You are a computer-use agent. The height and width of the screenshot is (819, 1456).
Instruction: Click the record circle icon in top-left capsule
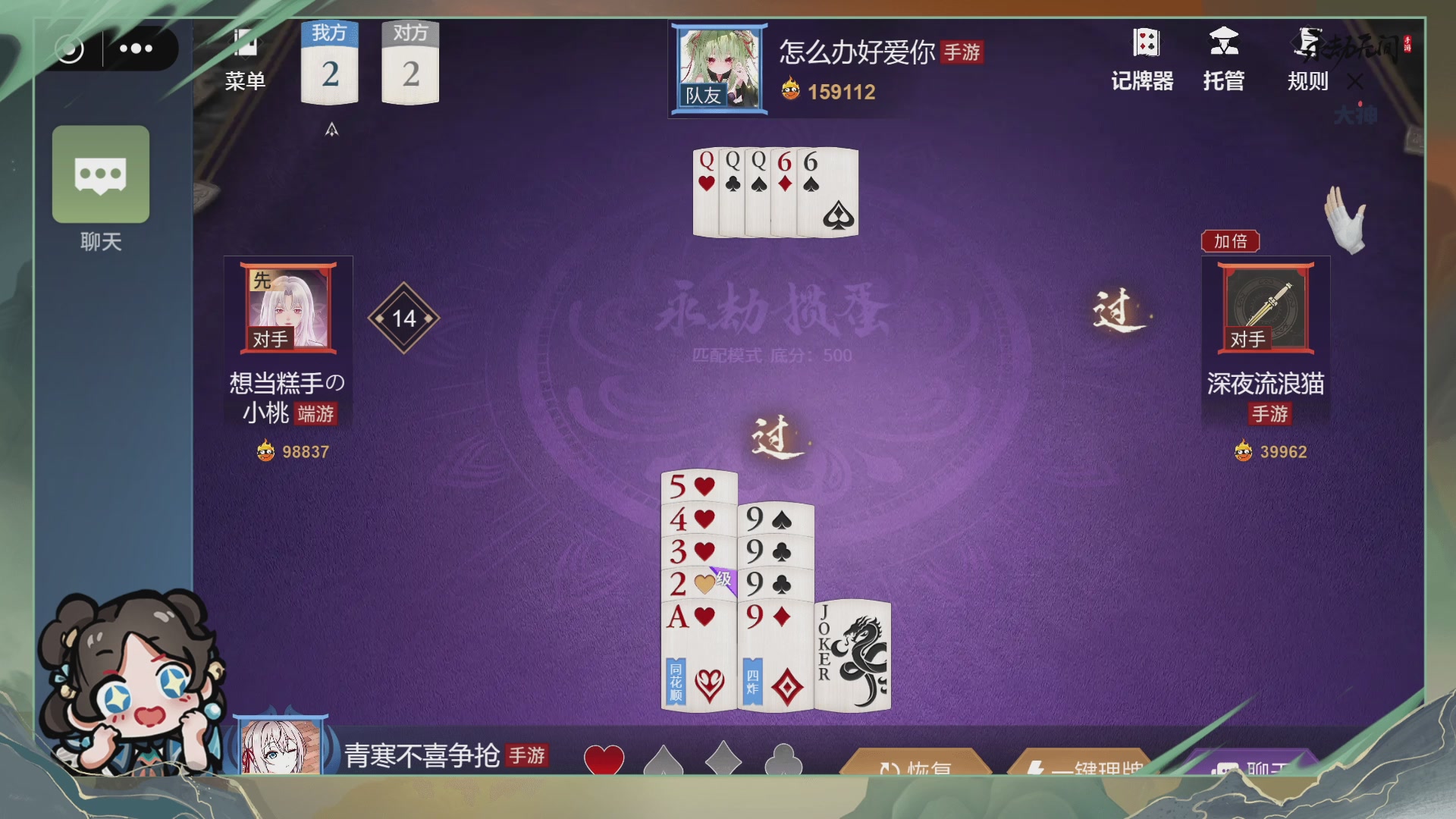pyautogui.click(x=72, y=49)
